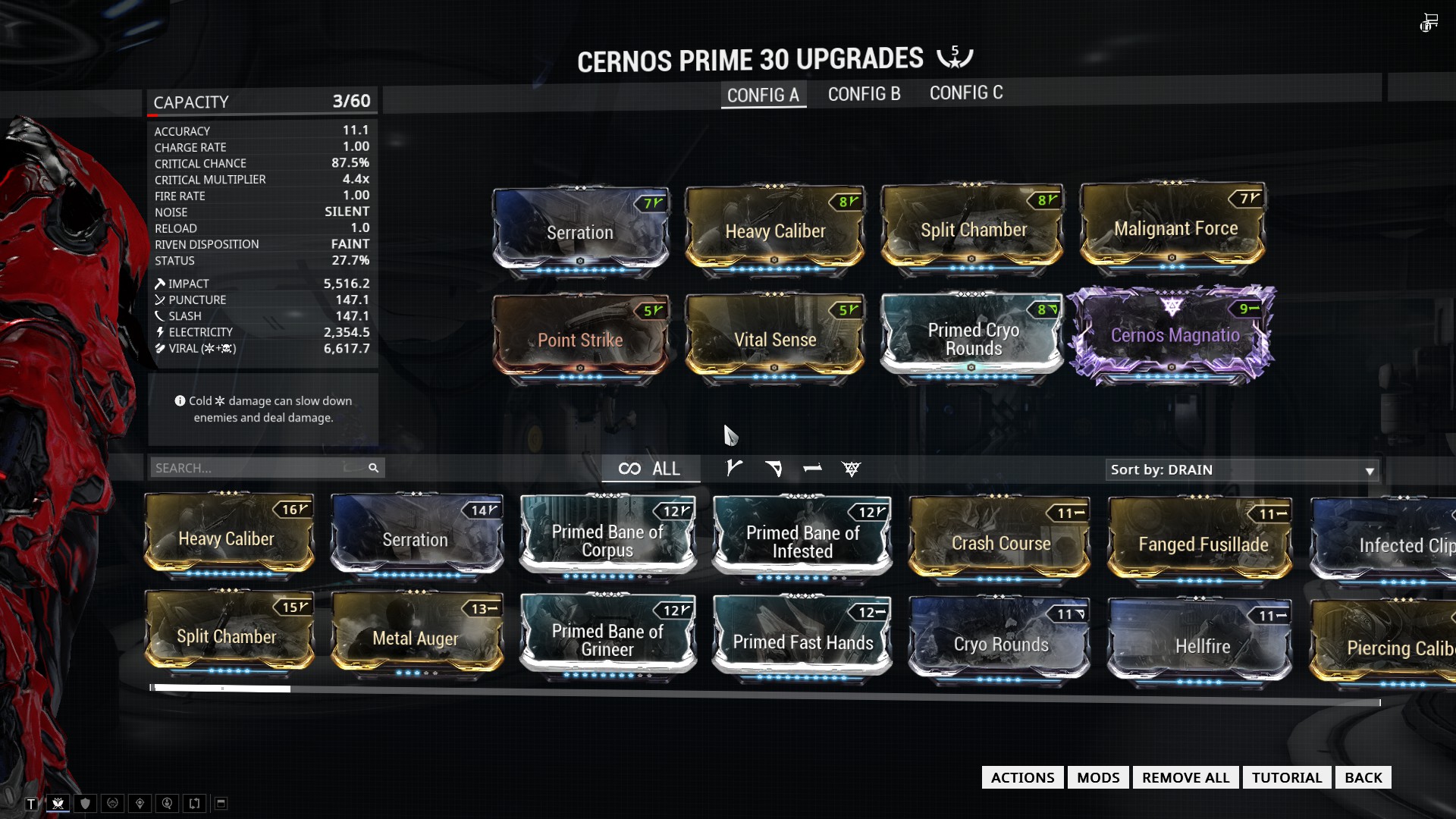Choose Primed Bane of Corpus from collection
The width and height of the screenshot is (1456, 819).
click(x=607, y=540)
